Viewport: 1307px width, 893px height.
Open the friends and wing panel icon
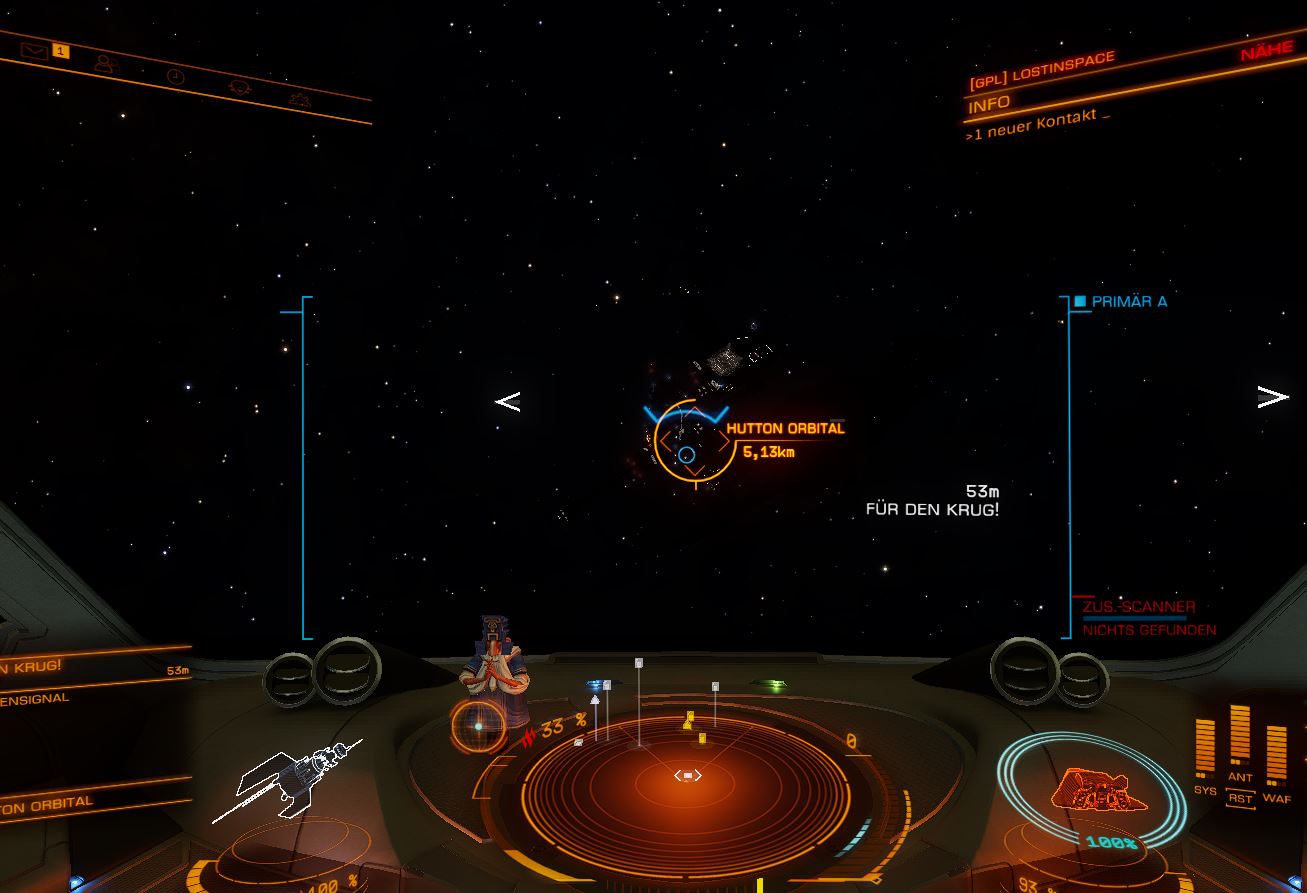[x=105, y=63]
